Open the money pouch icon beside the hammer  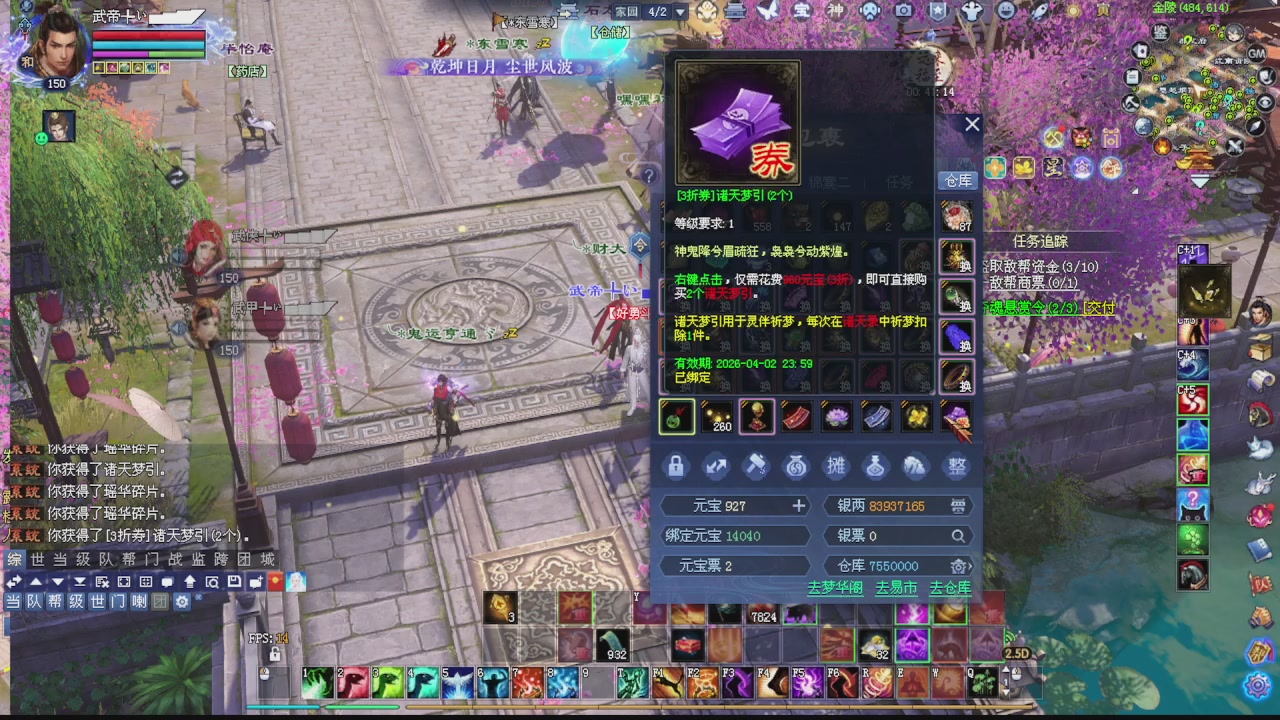click(x=796, y=466)
